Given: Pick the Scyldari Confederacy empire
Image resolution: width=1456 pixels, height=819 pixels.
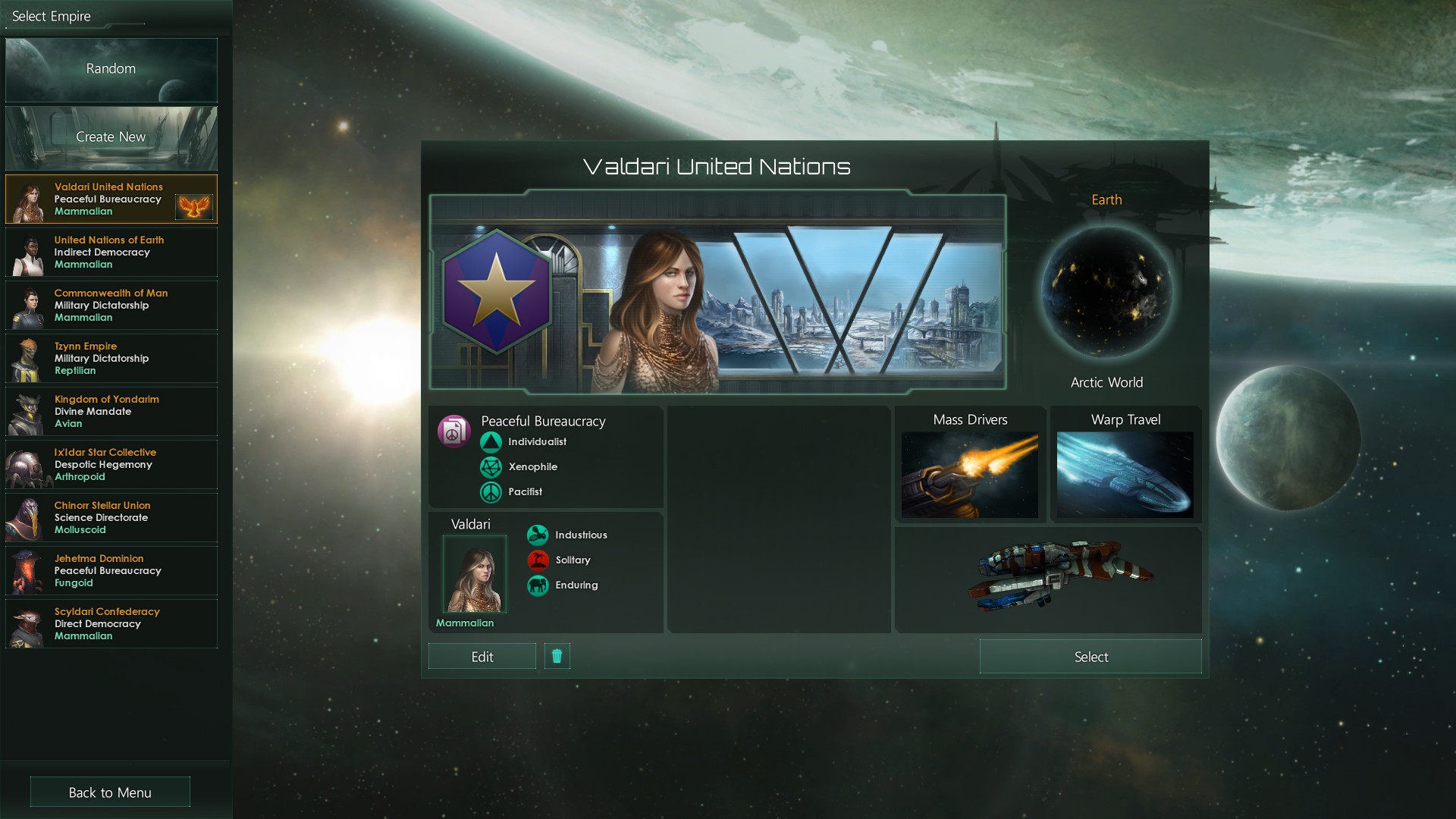Looking at the screenshot, I should 111,624.
